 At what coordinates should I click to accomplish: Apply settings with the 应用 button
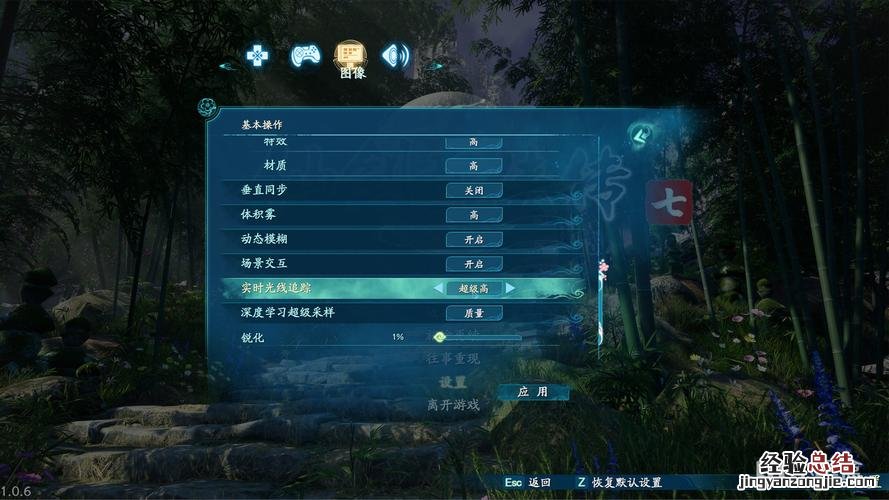(531, 392)
